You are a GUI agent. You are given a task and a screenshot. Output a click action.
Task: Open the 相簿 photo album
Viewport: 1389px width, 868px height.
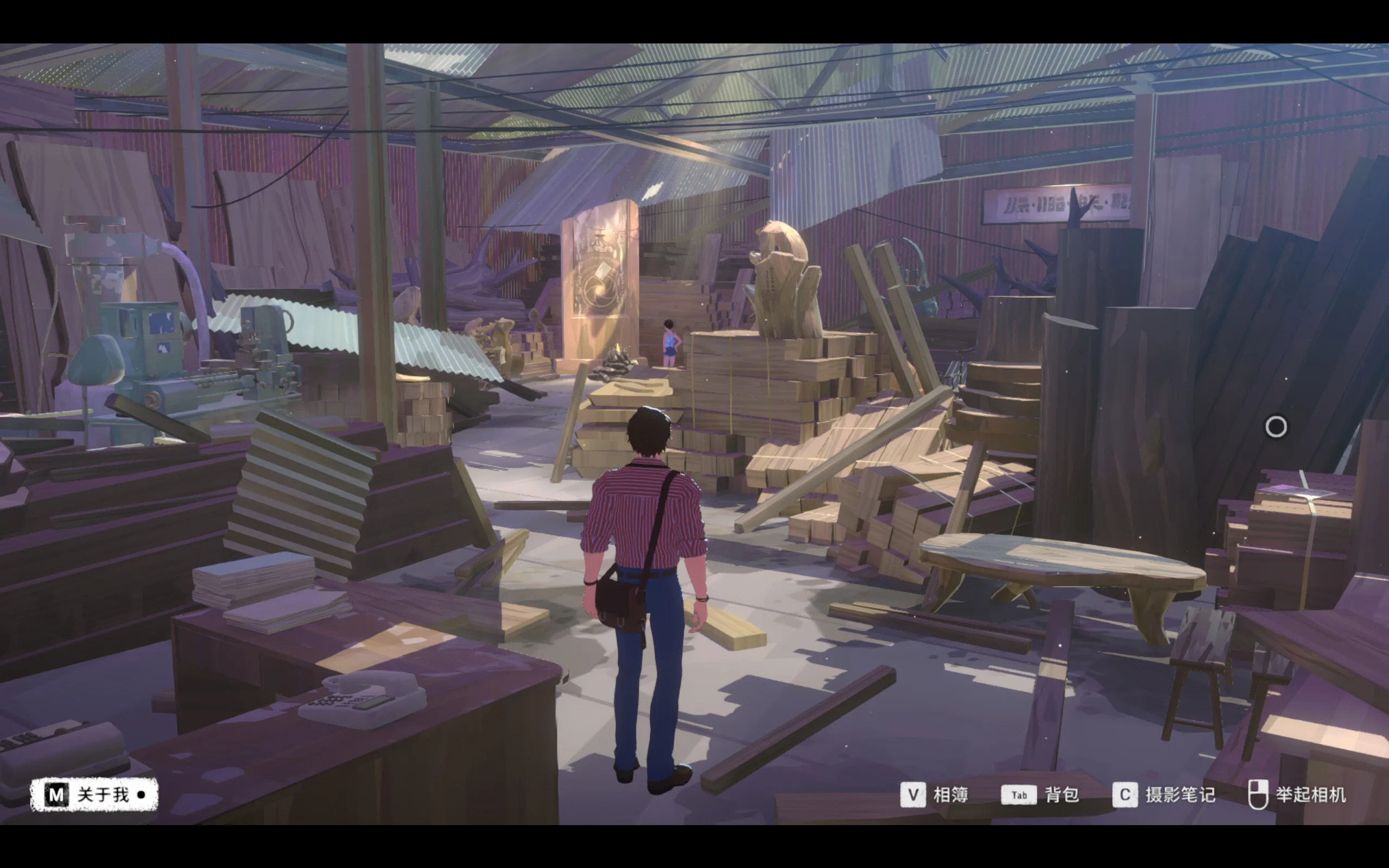pyautogui.click(x=935, y=795)
